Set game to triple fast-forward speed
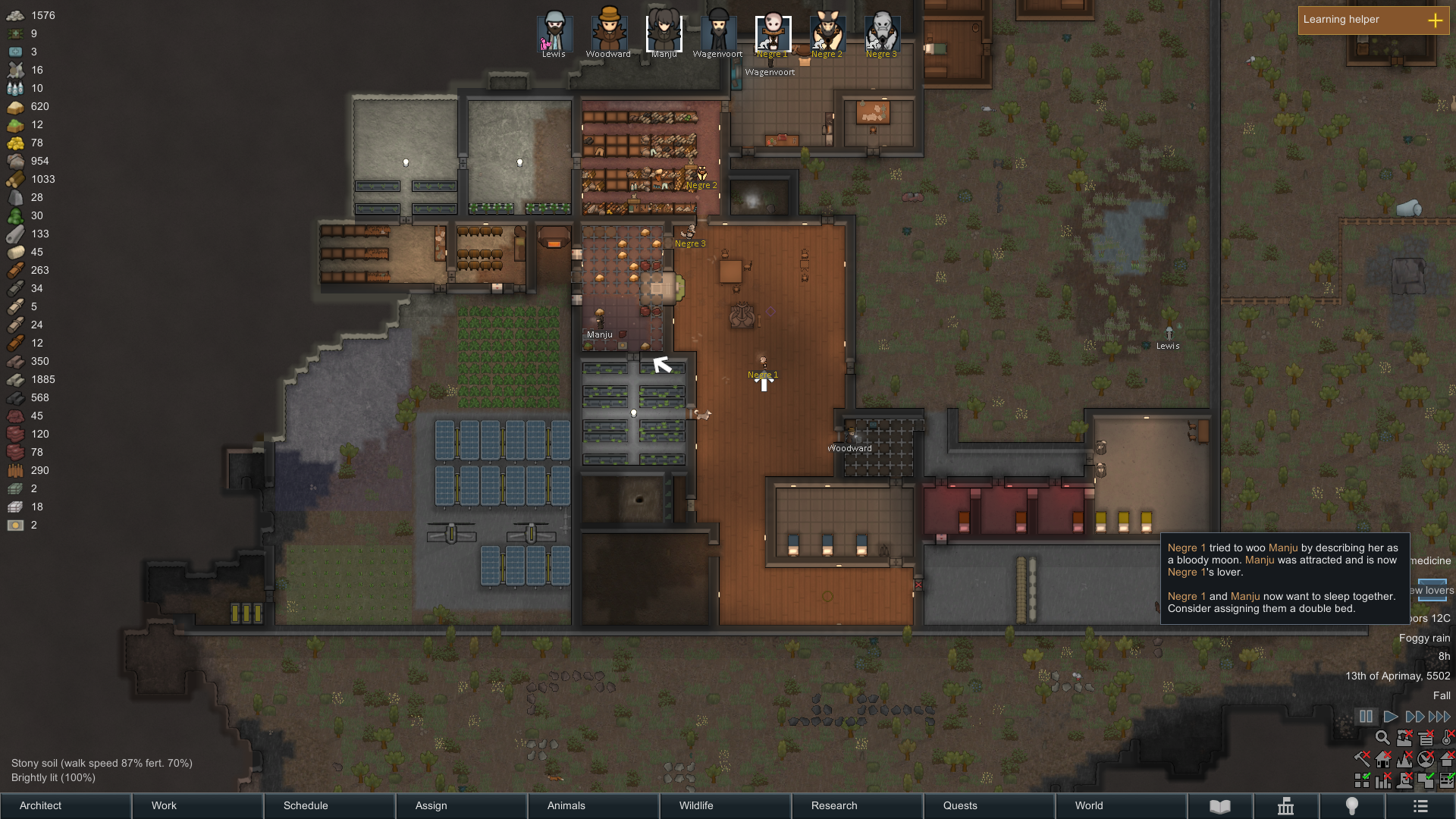 (x=1439, y=717)
